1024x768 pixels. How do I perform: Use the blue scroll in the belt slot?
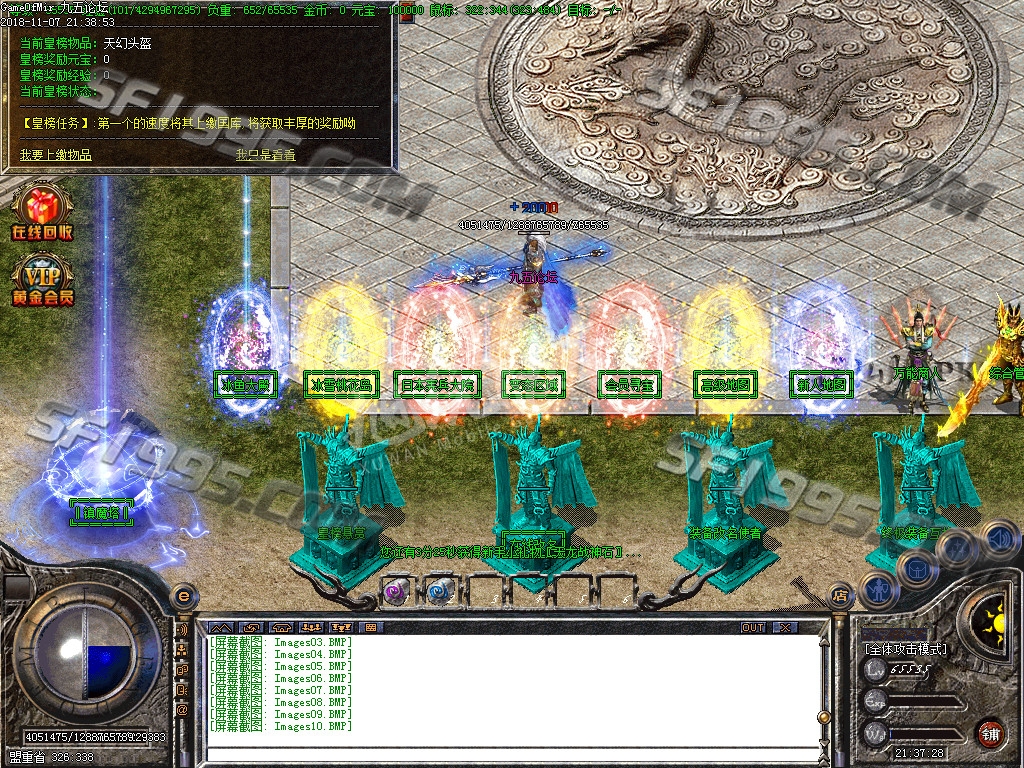pyautogui.click(x=440, y=592)
